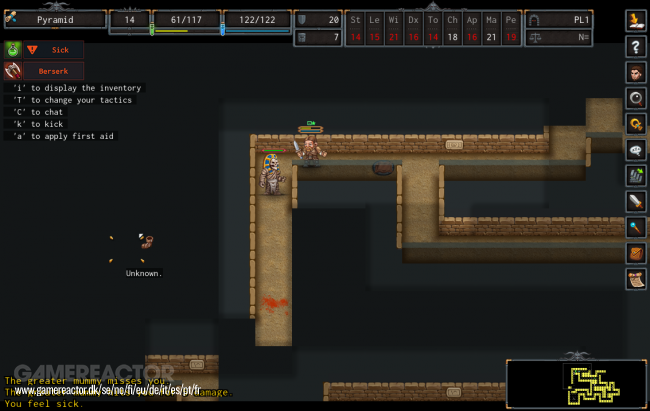Screen dimensions: 650x411
Task: Open the parchment scroll icon
Action: [636, 280]
